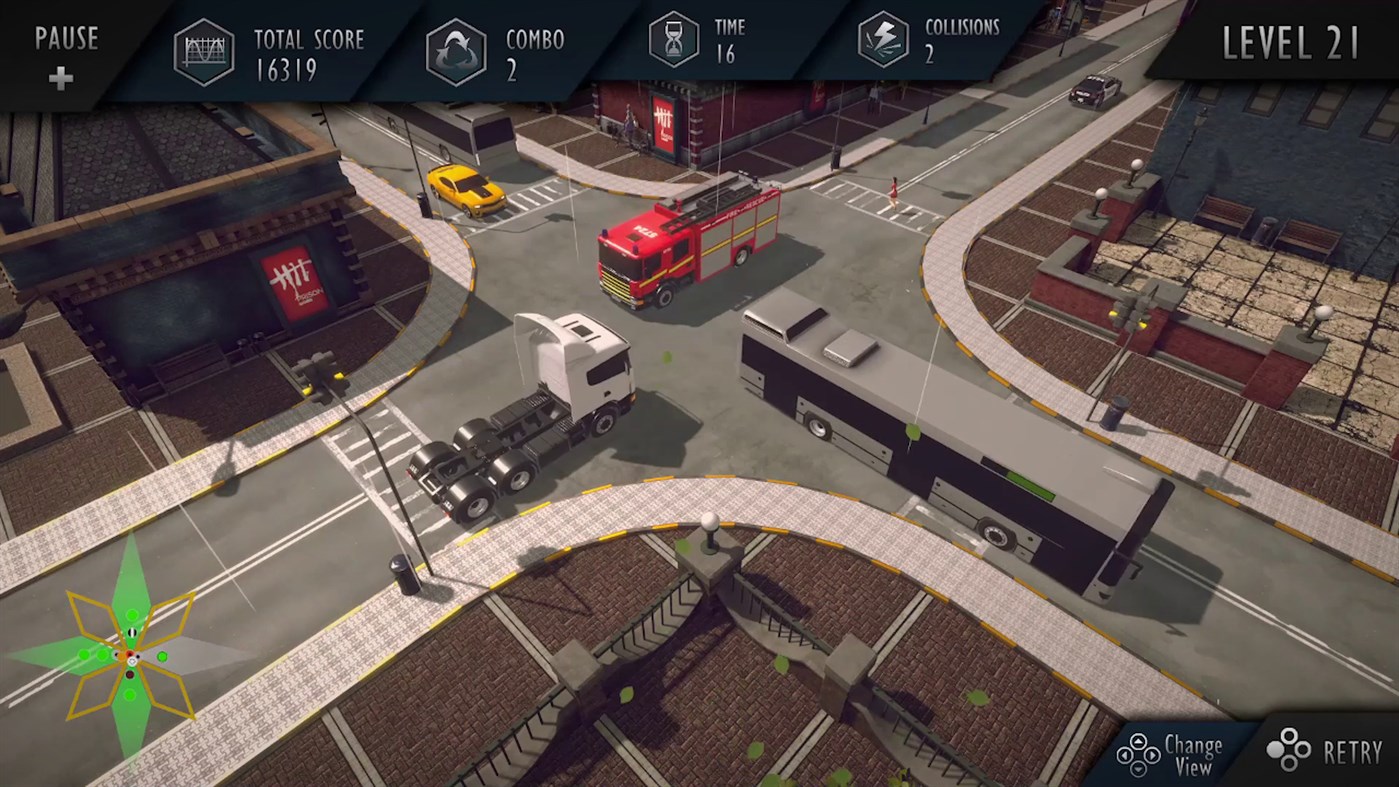Click the green dot on the right compass arm

(163, 656)
